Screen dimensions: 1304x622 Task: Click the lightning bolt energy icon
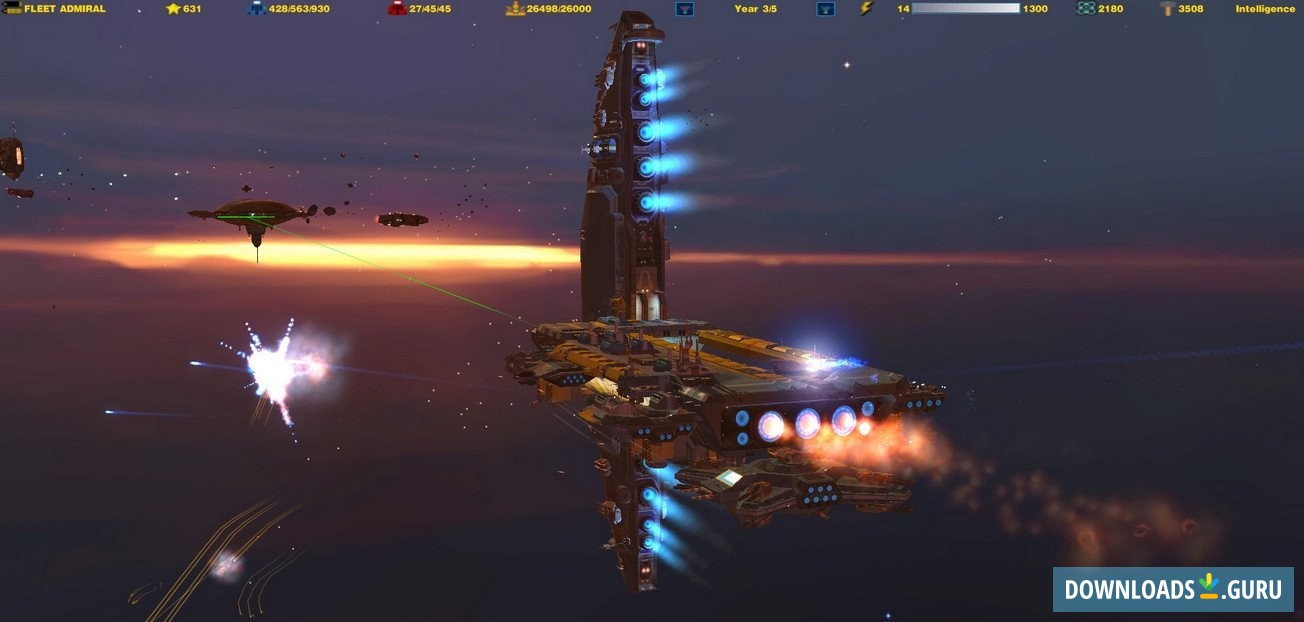(867, 9)
